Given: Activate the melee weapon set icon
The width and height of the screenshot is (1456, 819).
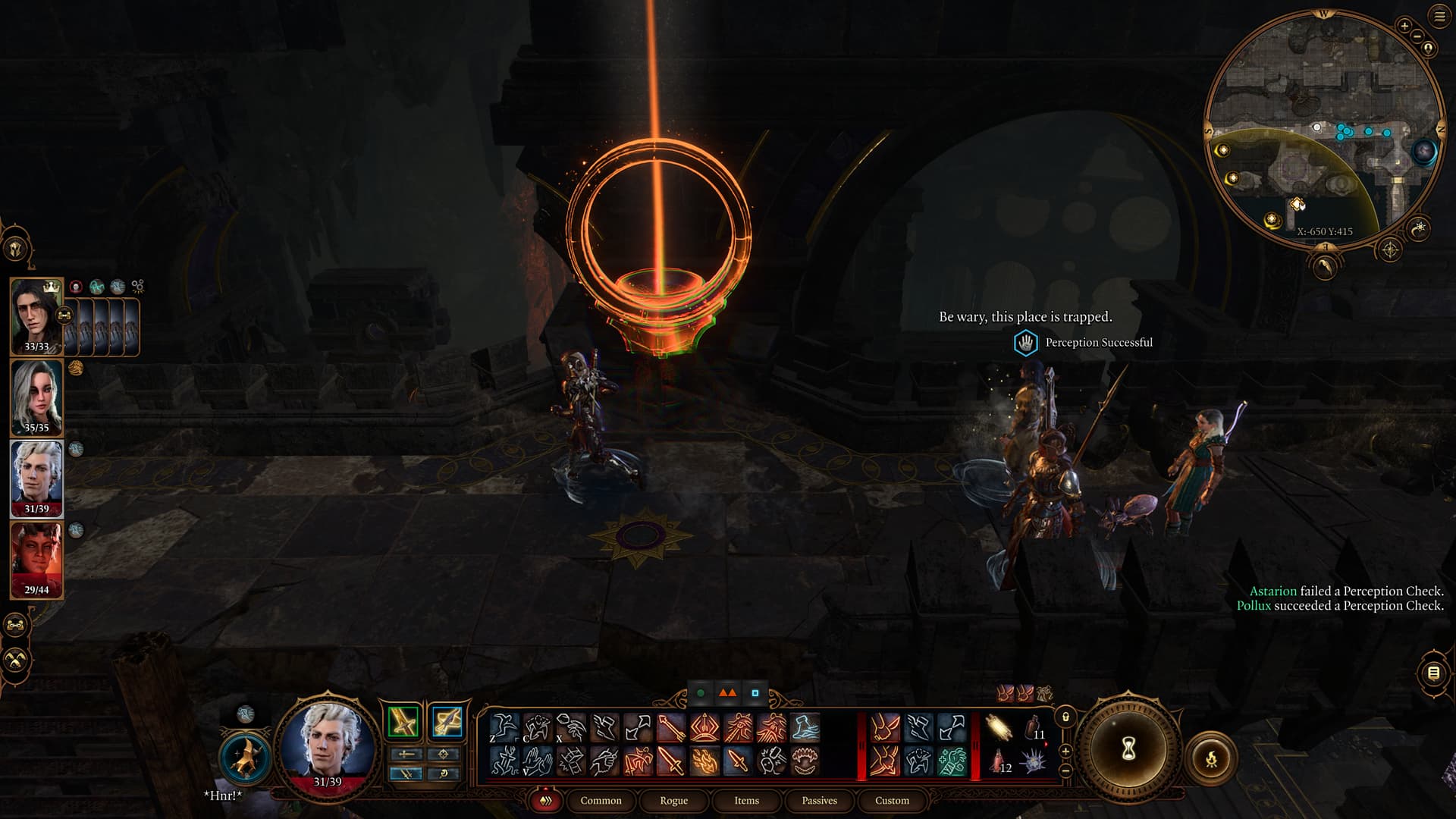Looking at the screenshot, I should pyautogui.click(x=403, y=721).
